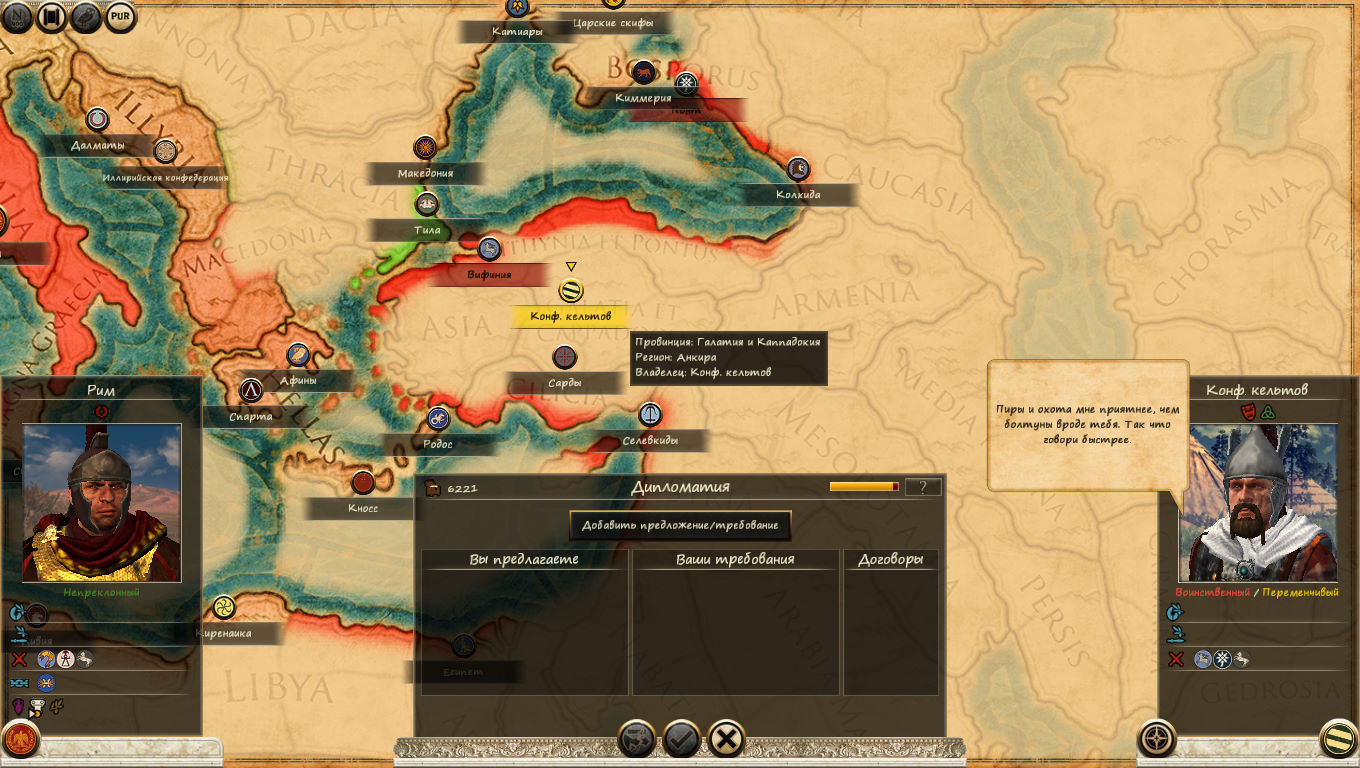Select the Далматы faction marker
This screenshot has height=768, width=1360.
97,120
